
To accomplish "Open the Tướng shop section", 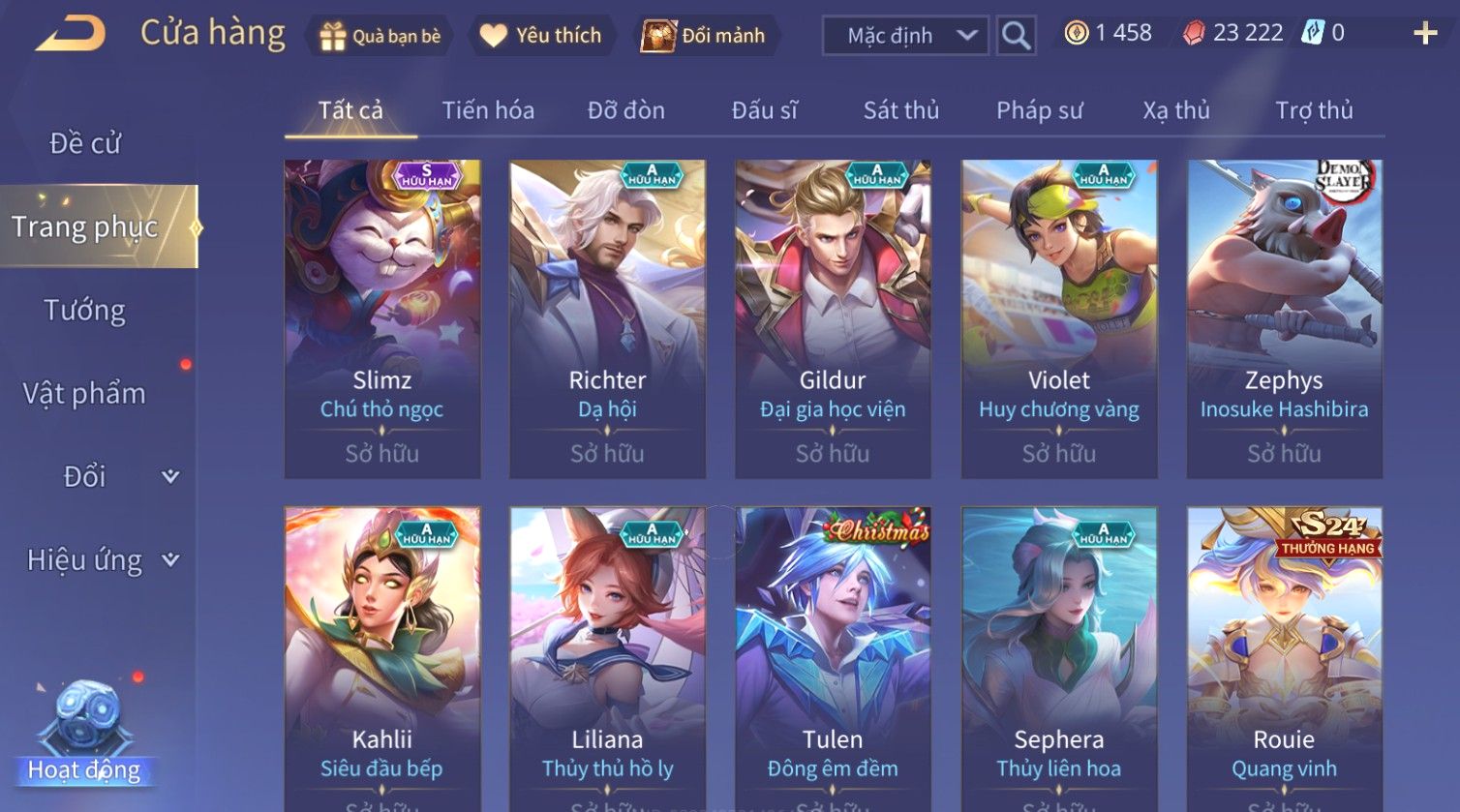I will (85, 311).
